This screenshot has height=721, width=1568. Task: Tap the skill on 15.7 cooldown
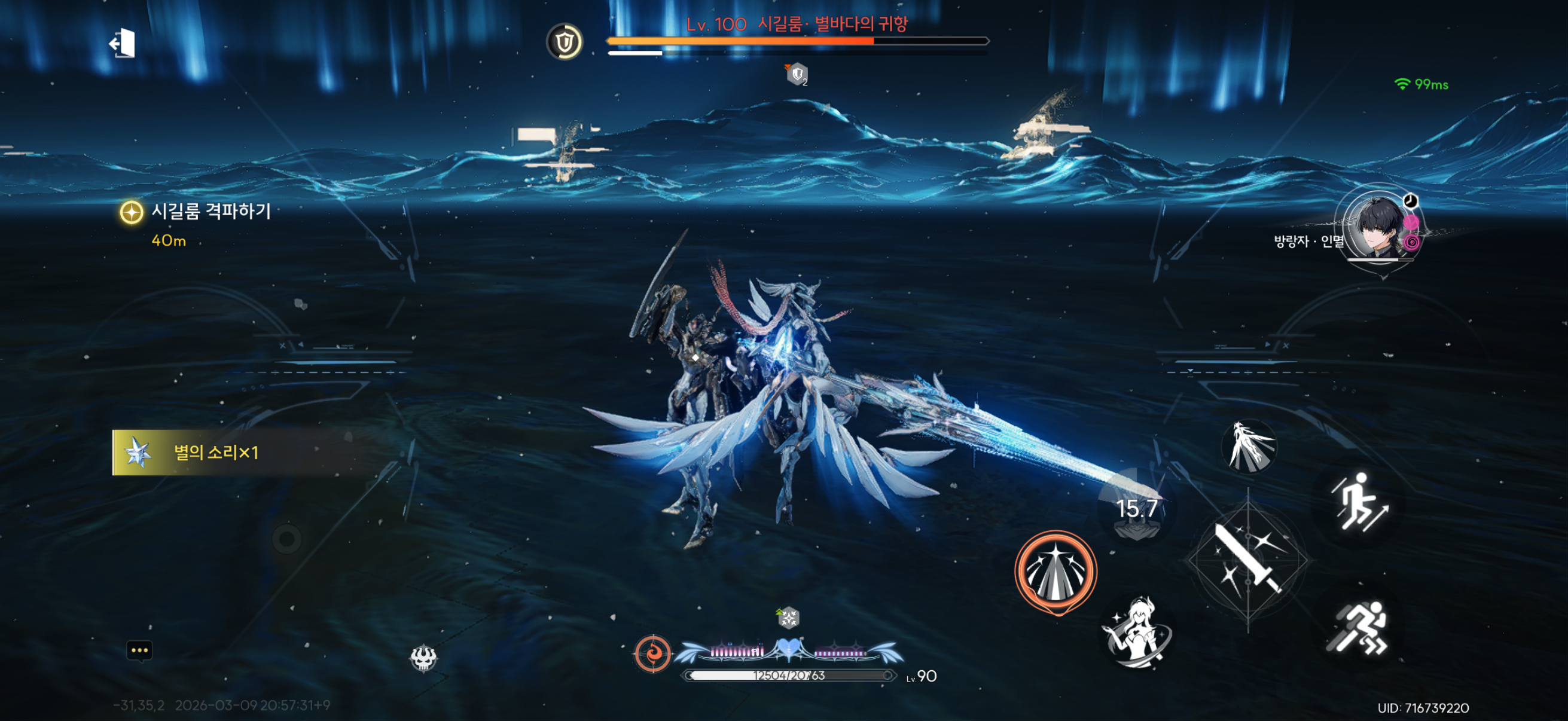coord(1136,509)
